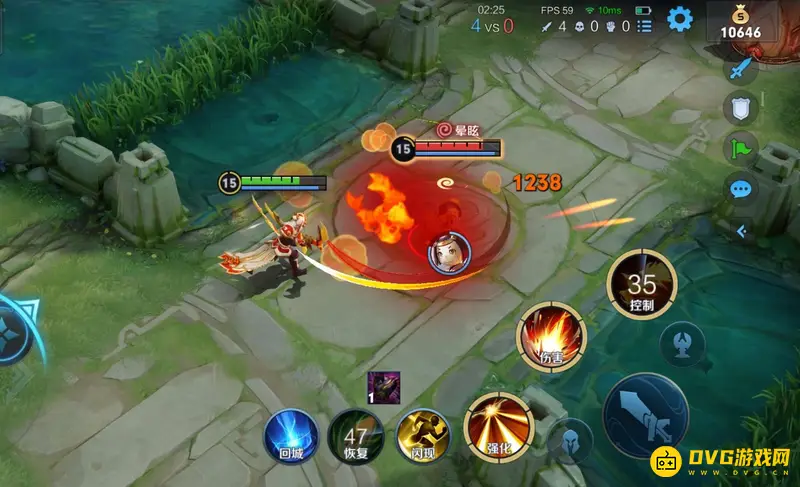Open the scoreboard list icon
The width and height of the screenshot is (800, 487).
(644, 25)
